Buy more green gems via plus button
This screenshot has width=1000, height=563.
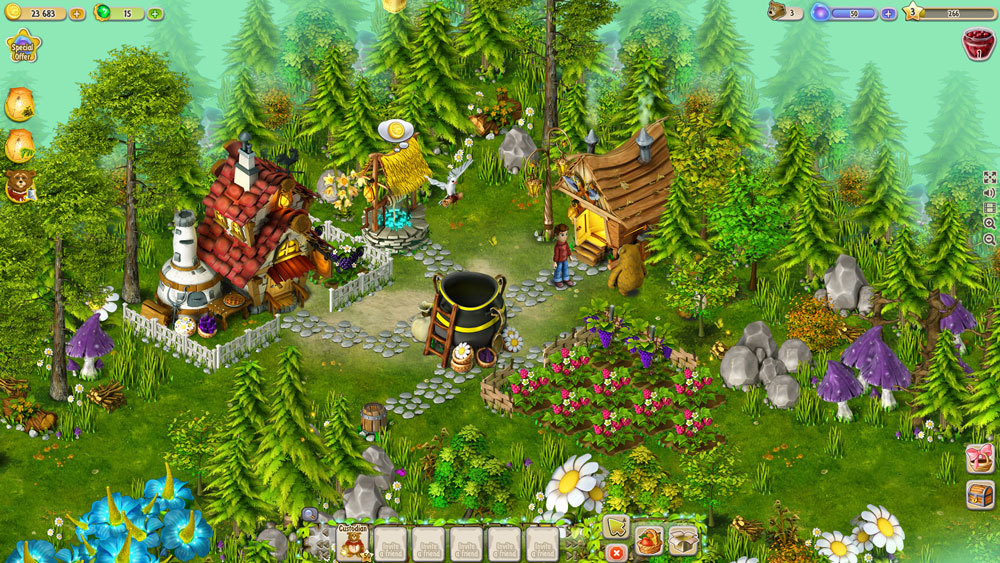point(155,14)
